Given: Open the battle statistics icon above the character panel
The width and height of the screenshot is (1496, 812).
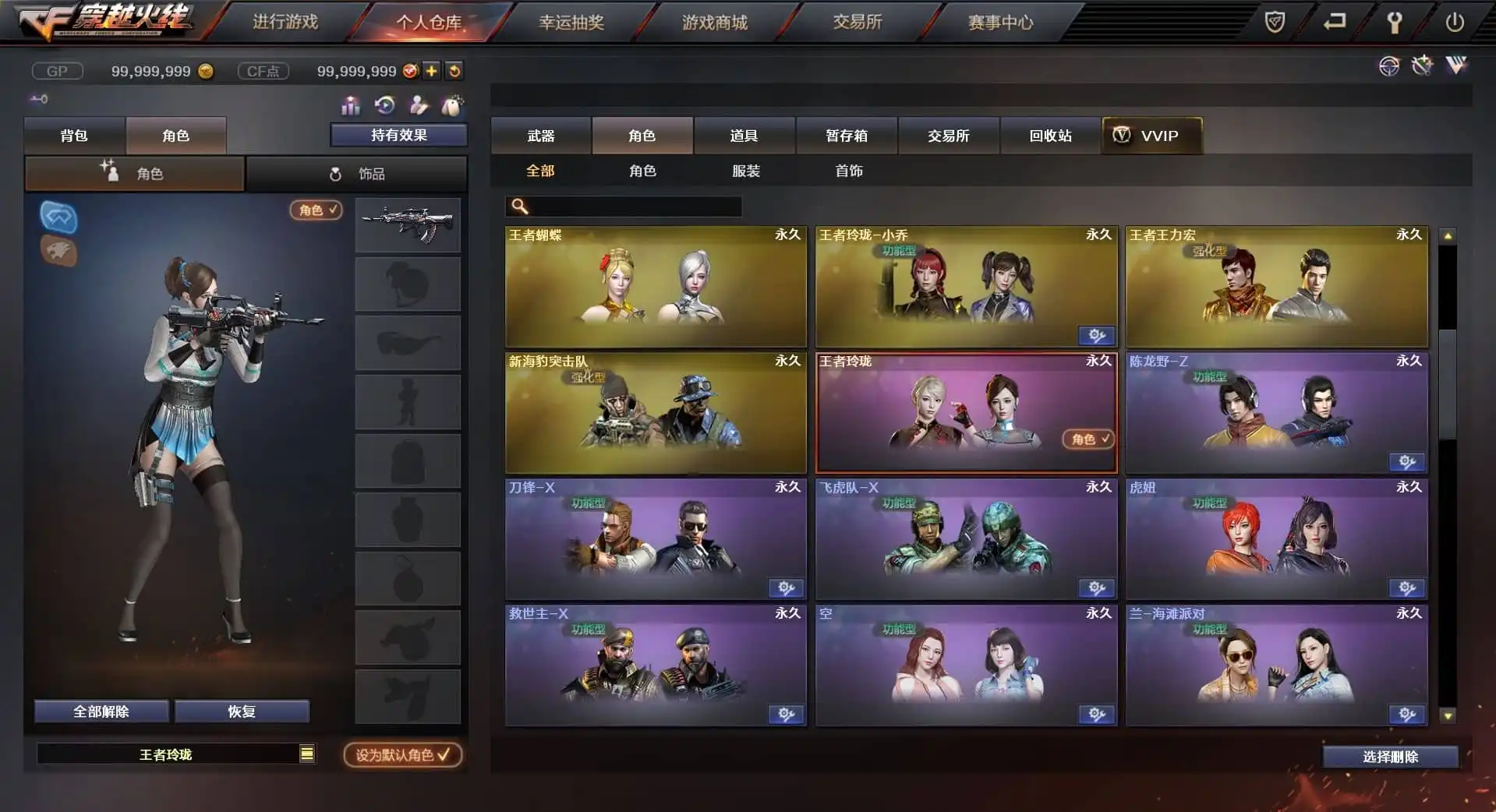Looking at the screenshot, I should coord(351,105).
